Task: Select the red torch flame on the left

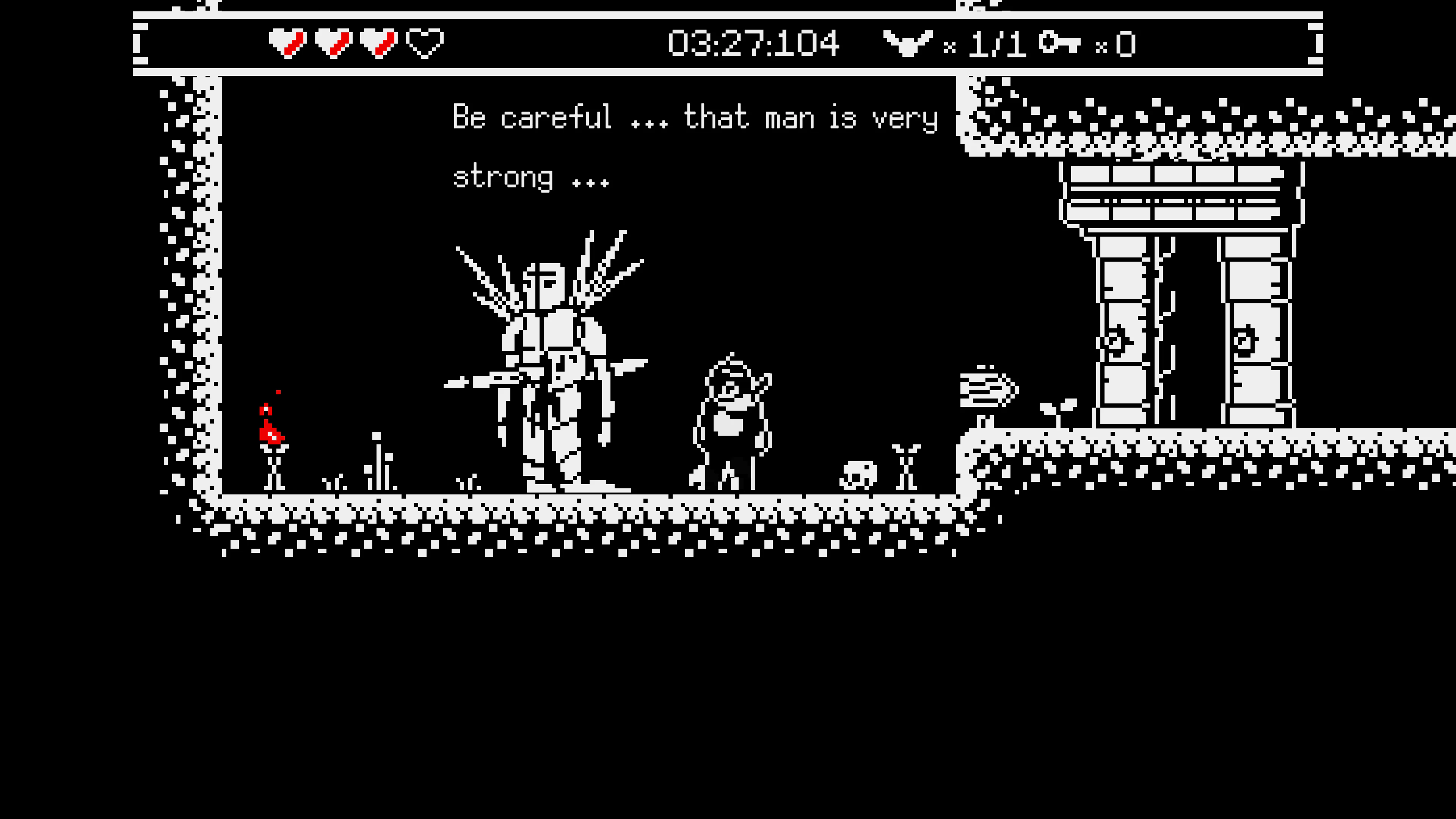Action: pos(271,433)
